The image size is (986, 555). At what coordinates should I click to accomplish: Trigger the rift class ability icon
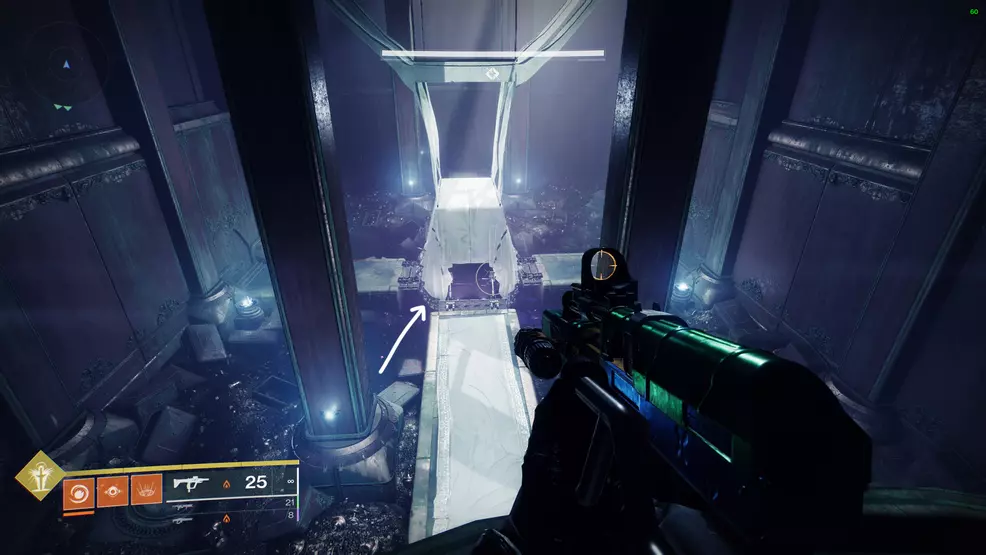[146, 491]
